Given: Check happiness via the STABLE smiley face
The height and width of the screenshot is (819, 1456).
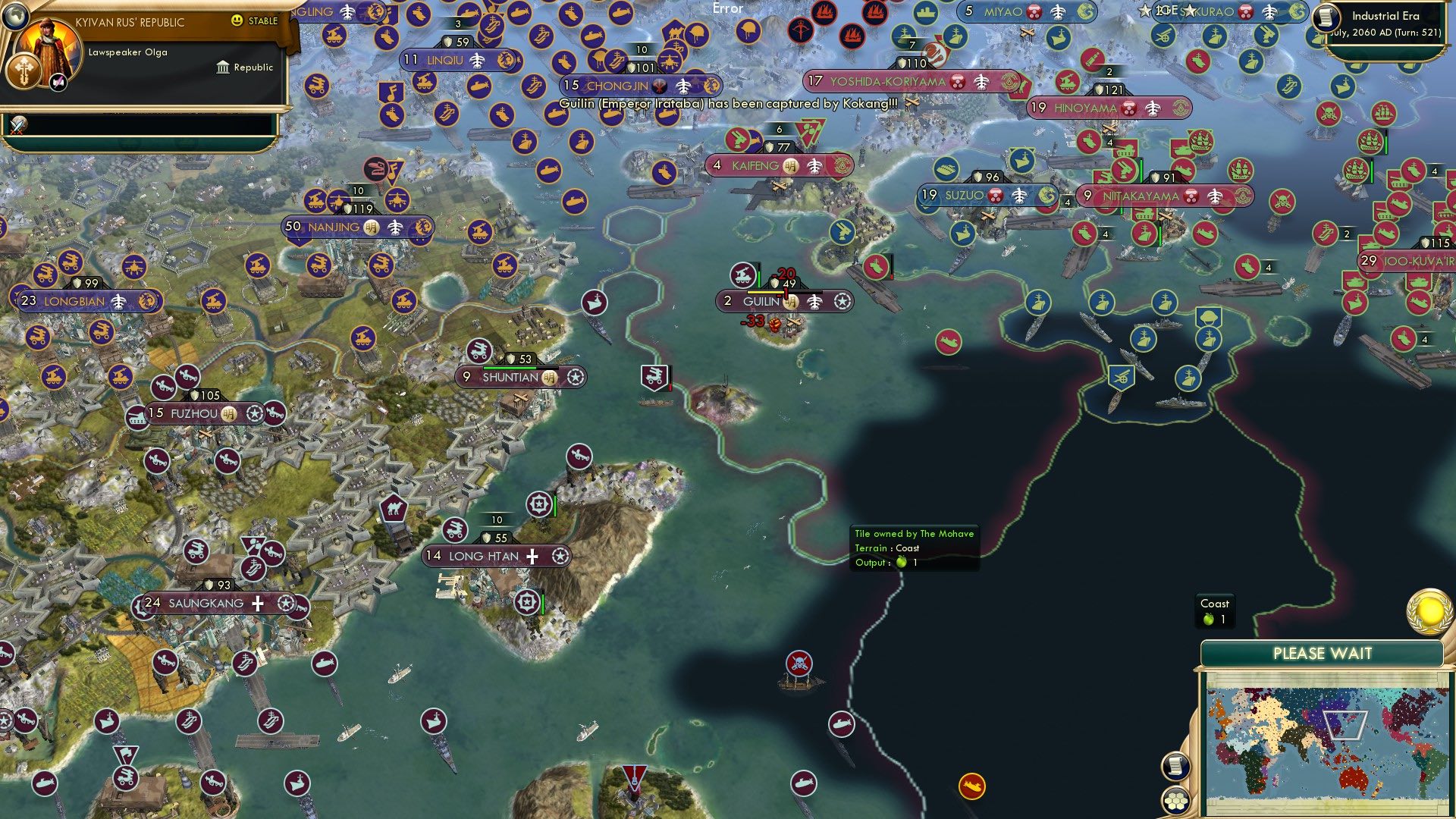Looking at the screenshot, I should pos(237,20).
